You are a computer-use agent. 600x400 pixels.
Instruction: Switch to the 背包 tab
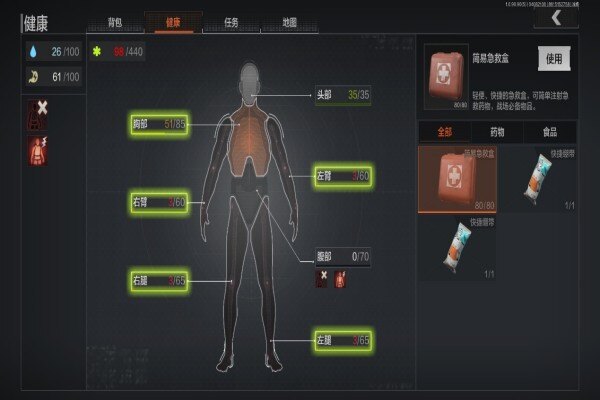(x=115, y=21)
